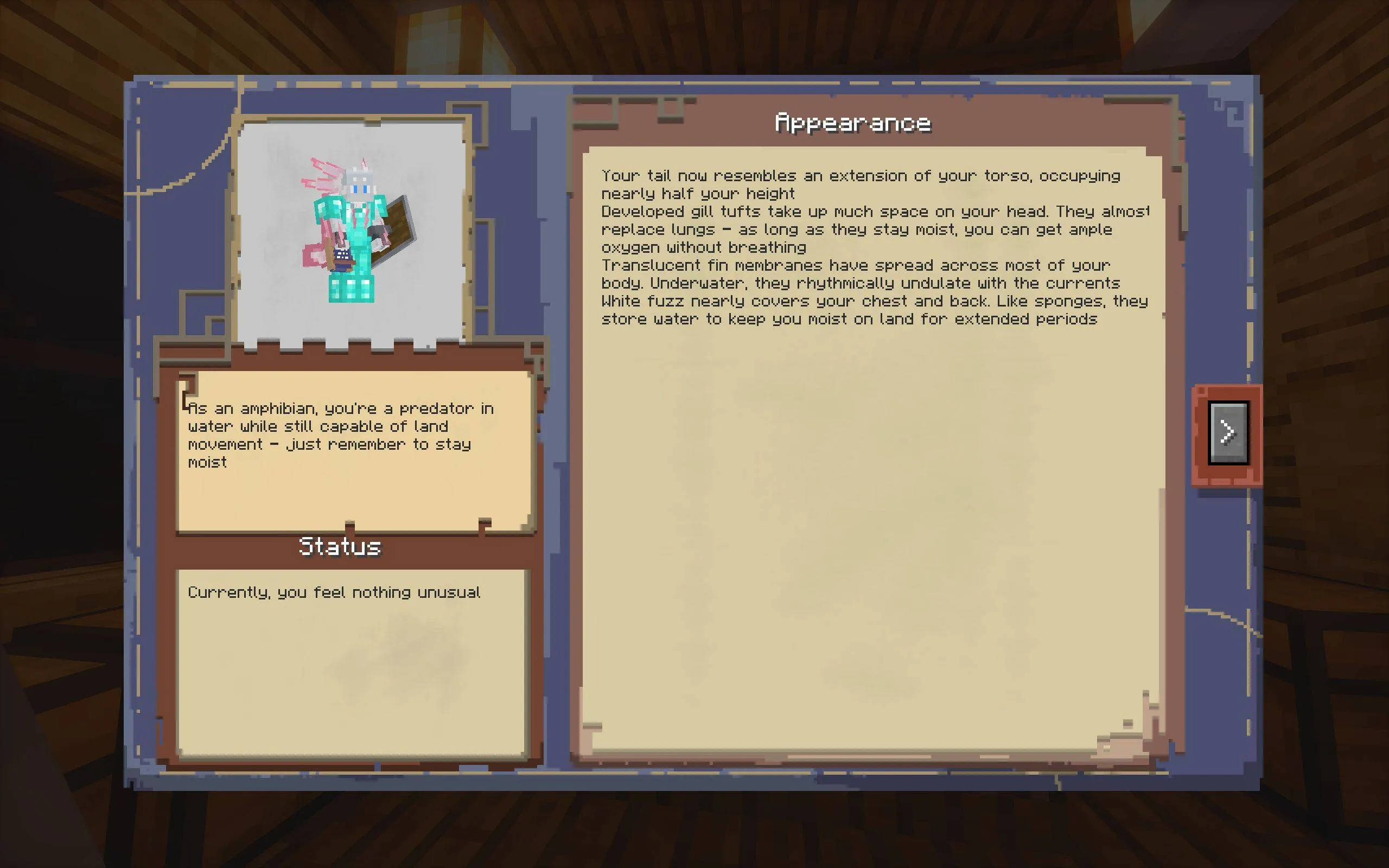Click the Status section heading
1389x868 pixels.
point(340,546)
